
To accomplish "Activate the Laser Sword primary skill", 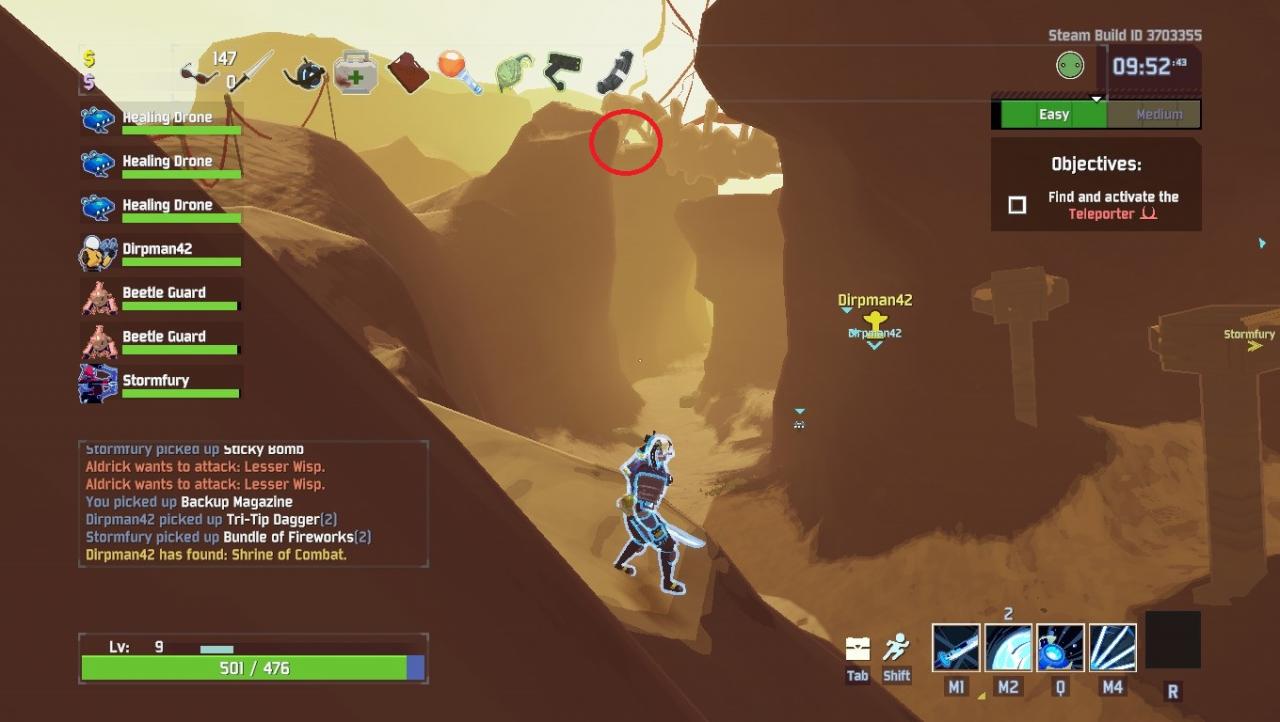I will pos(956,647).
